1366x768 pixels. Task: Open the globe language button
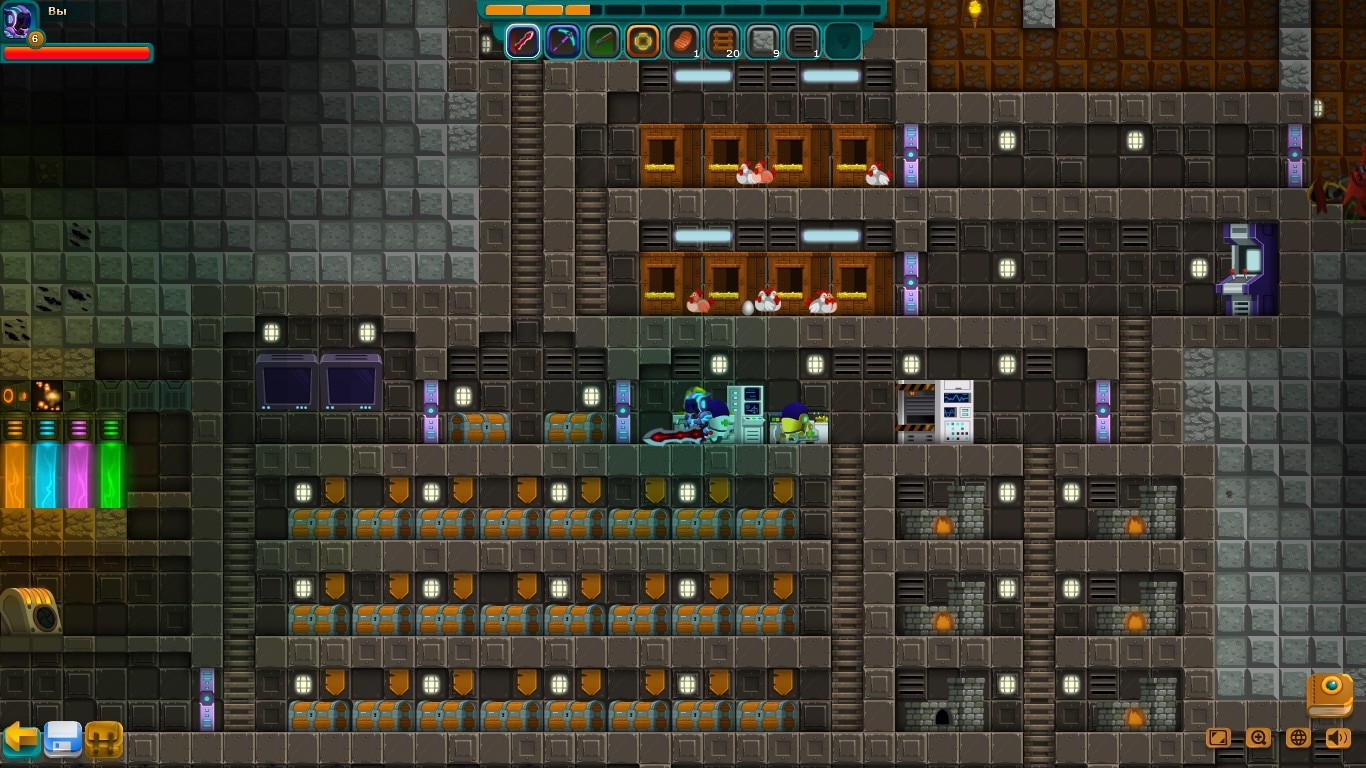[1298, 738]
